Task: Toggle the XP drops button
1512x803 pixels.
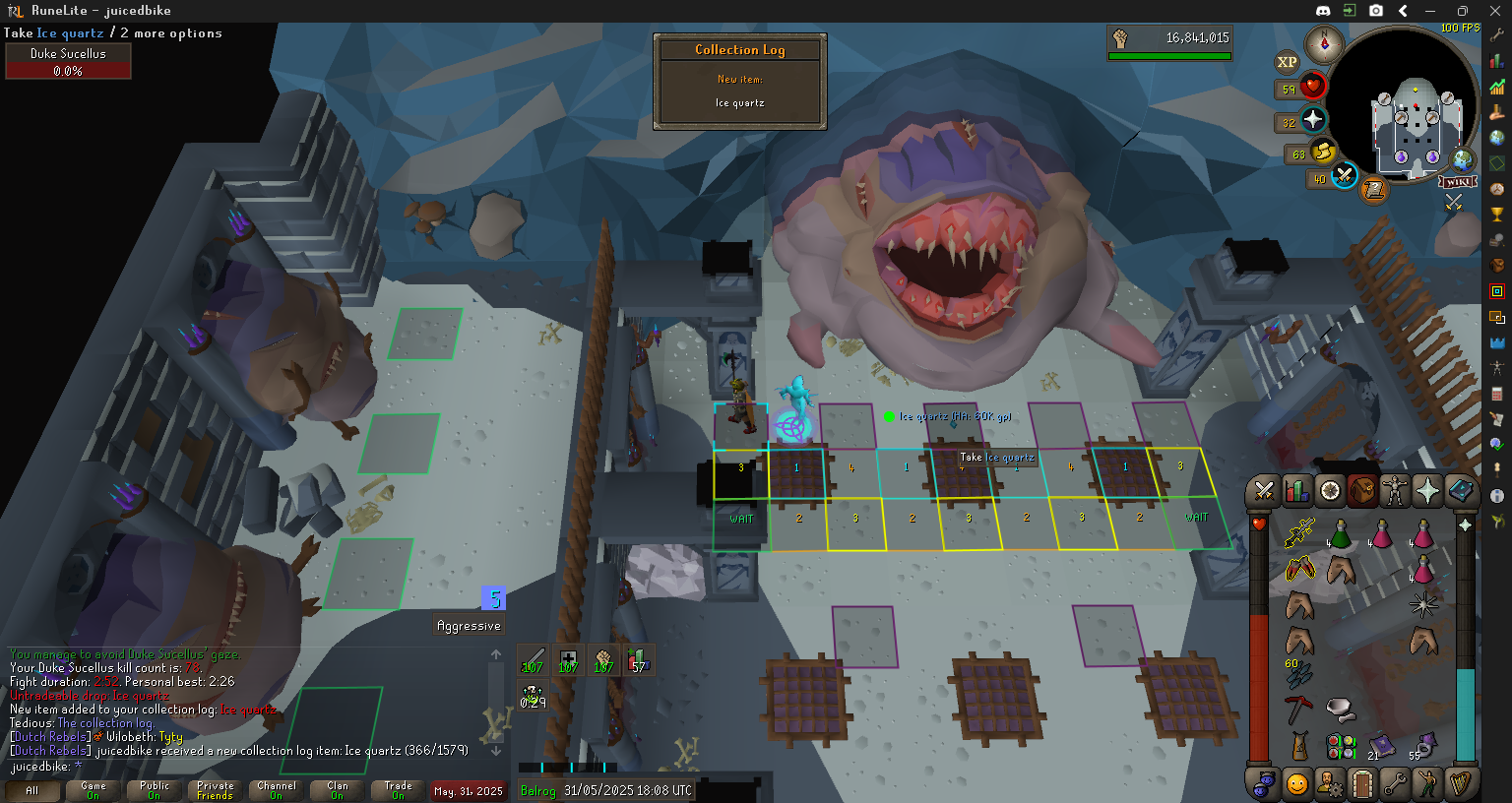Action: [x=1287, y=62]
